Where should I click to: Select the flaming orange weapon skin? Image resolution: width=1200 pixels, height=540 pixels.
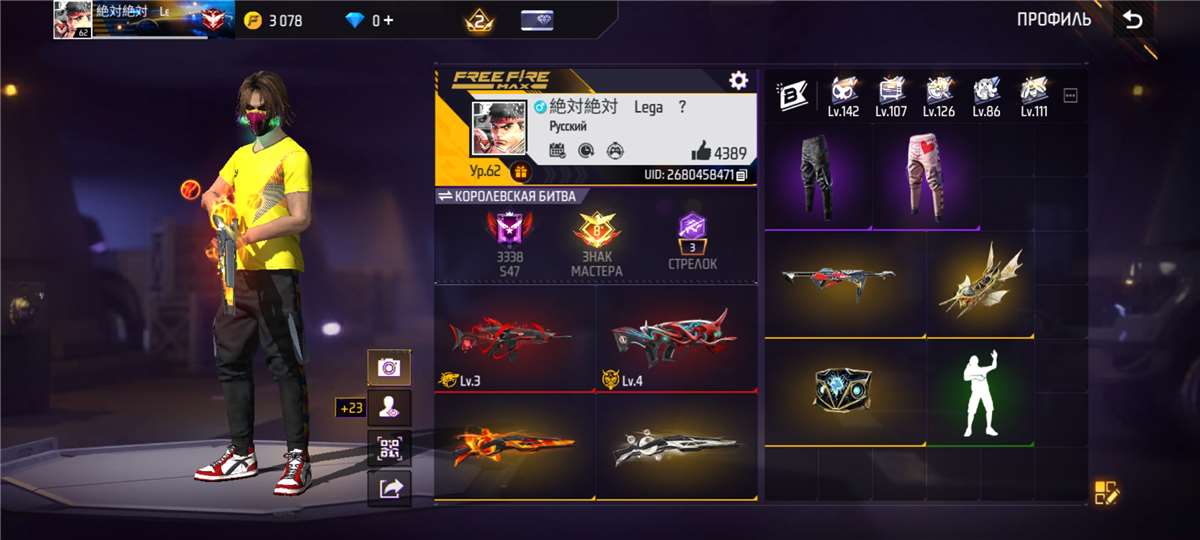[x=515, y=446]
